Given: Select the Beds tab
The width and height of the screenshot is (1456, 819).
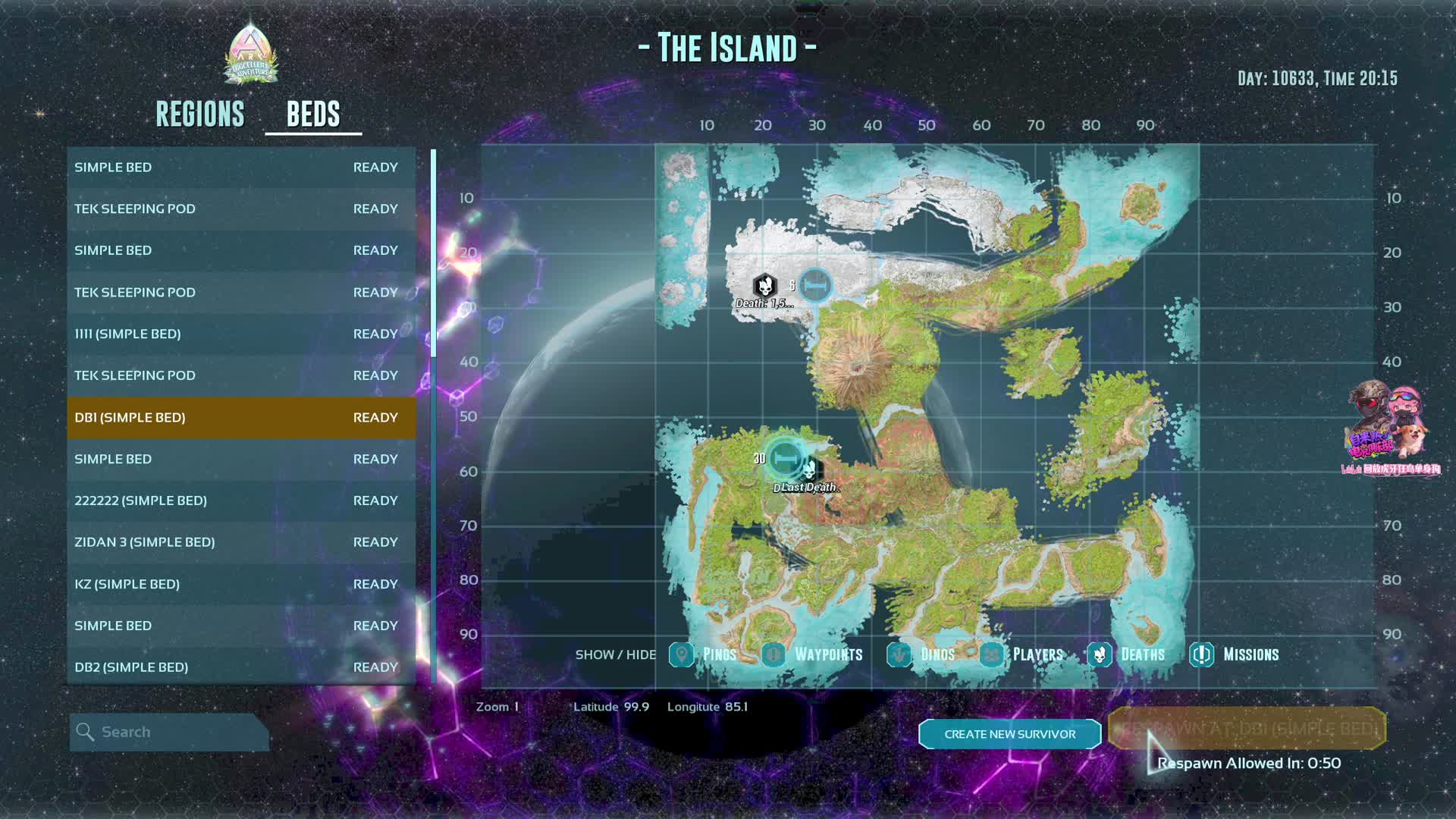Looking at the screenshot, I should point(313,115).
